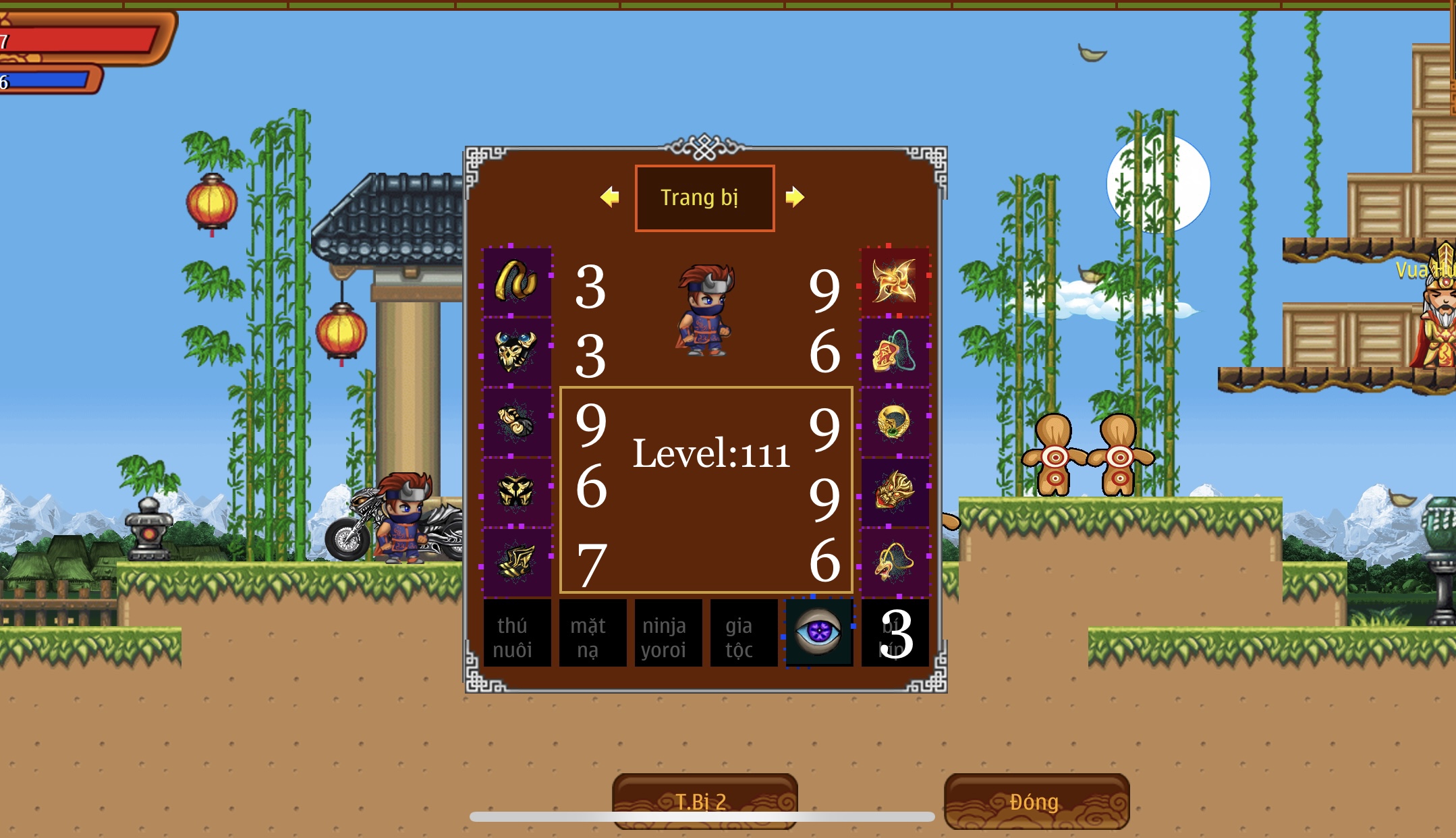Select the gold winged boots slot

click(x=517, y=562)
